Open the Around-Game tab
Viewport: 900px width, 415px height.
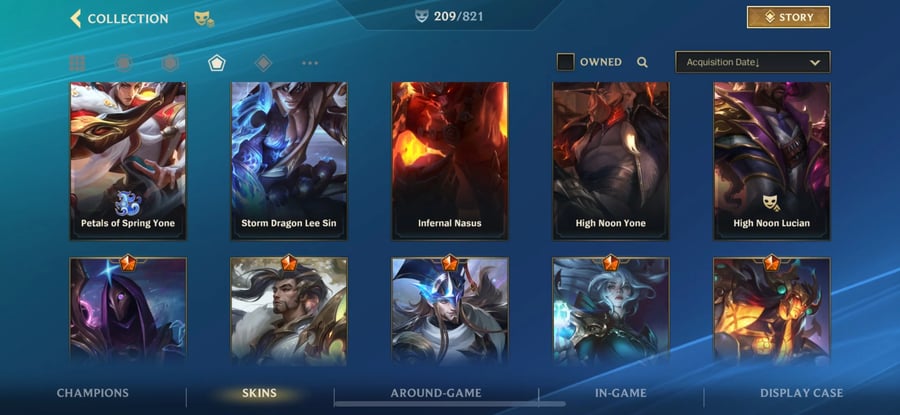point(436,393)
